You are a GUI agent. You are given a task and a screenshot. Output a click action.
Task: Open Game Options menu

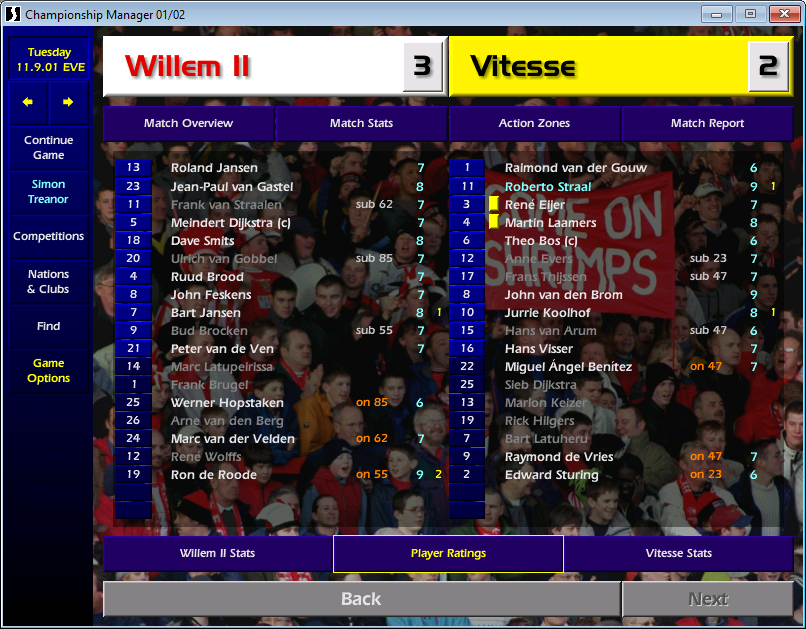point(48,371)
